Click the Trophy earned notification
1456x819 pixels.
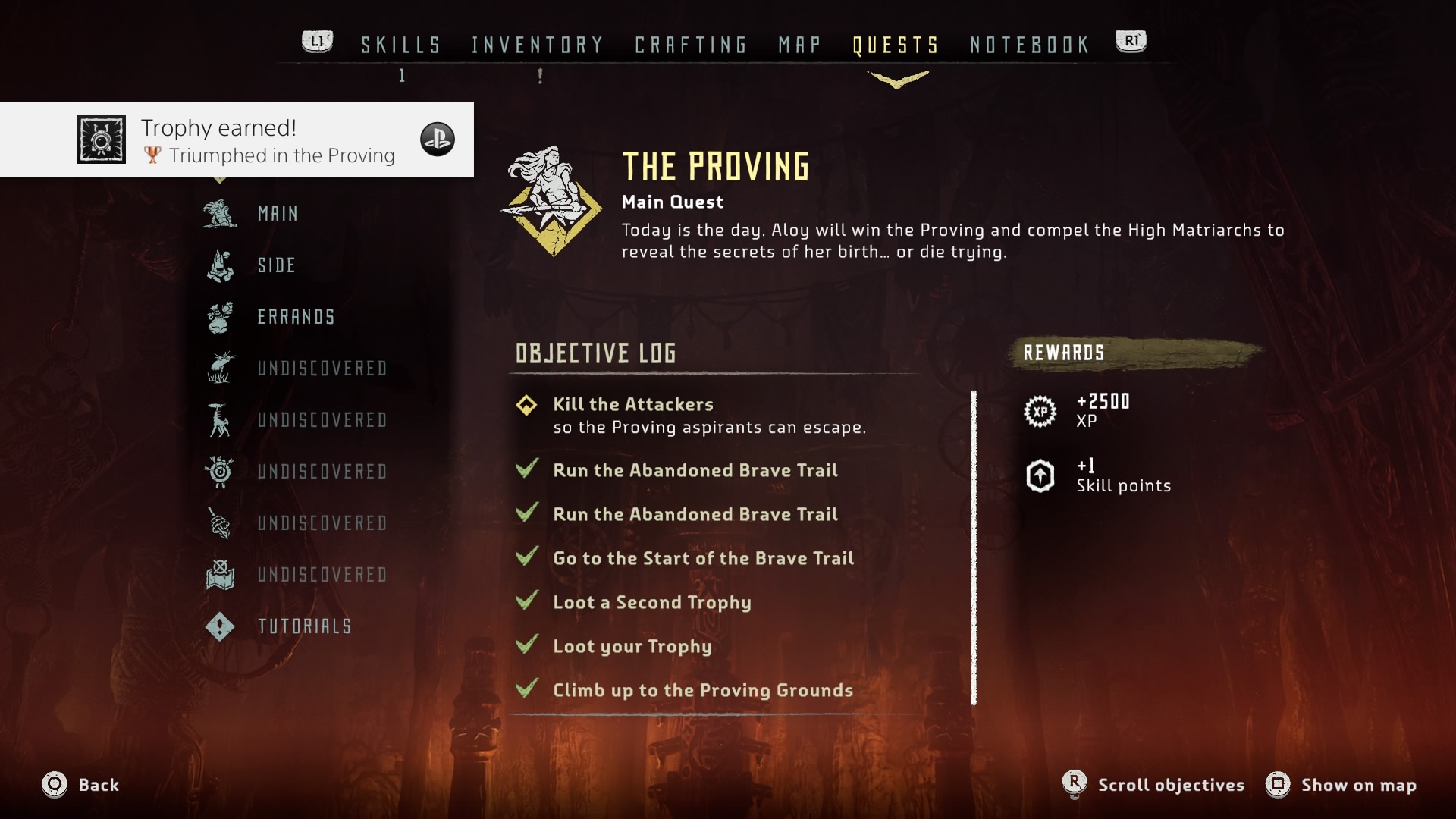pyautogui.click(x=237, y=140)
